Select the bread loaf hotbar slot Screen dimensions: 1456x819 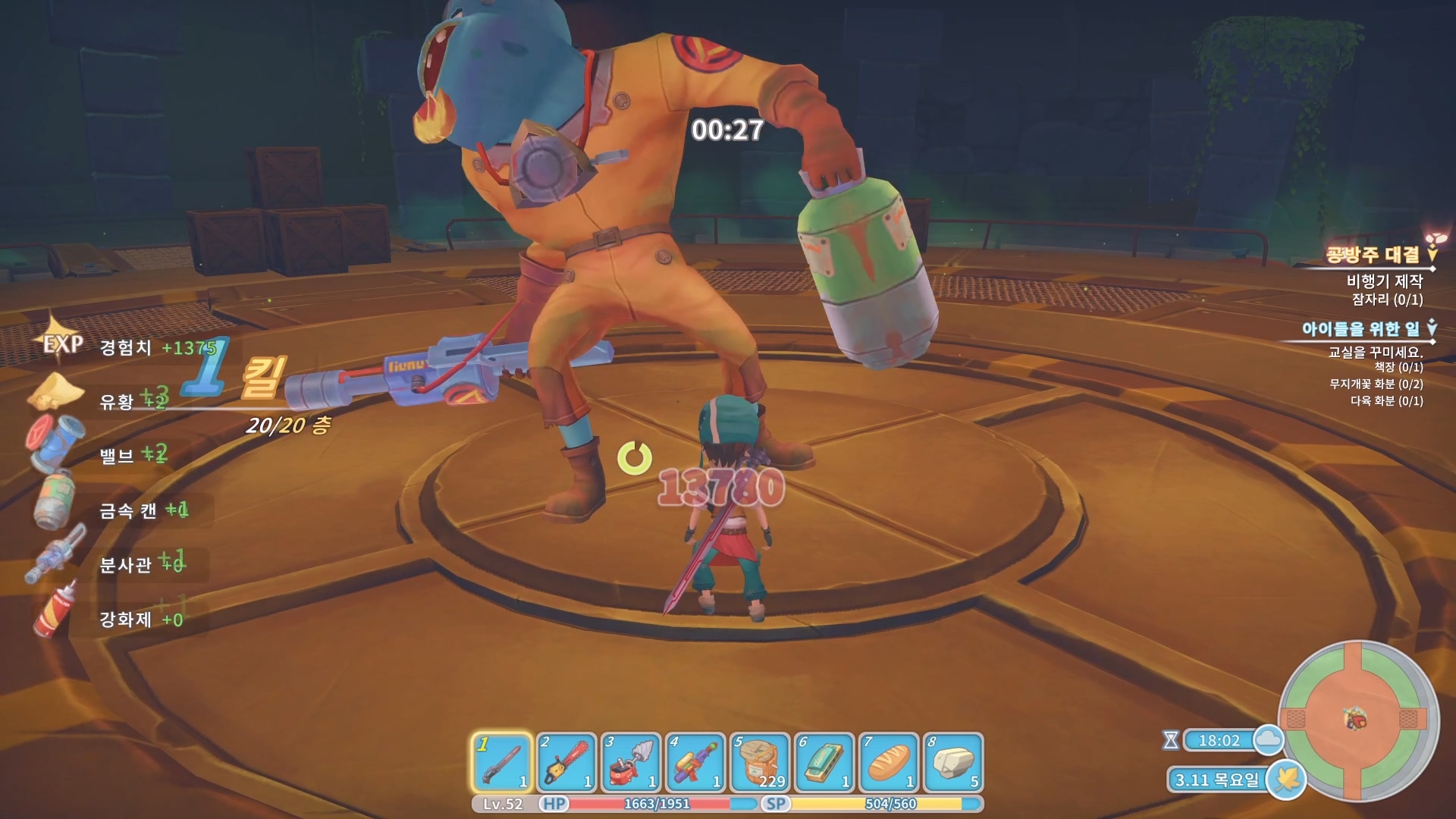pos(889,762)
